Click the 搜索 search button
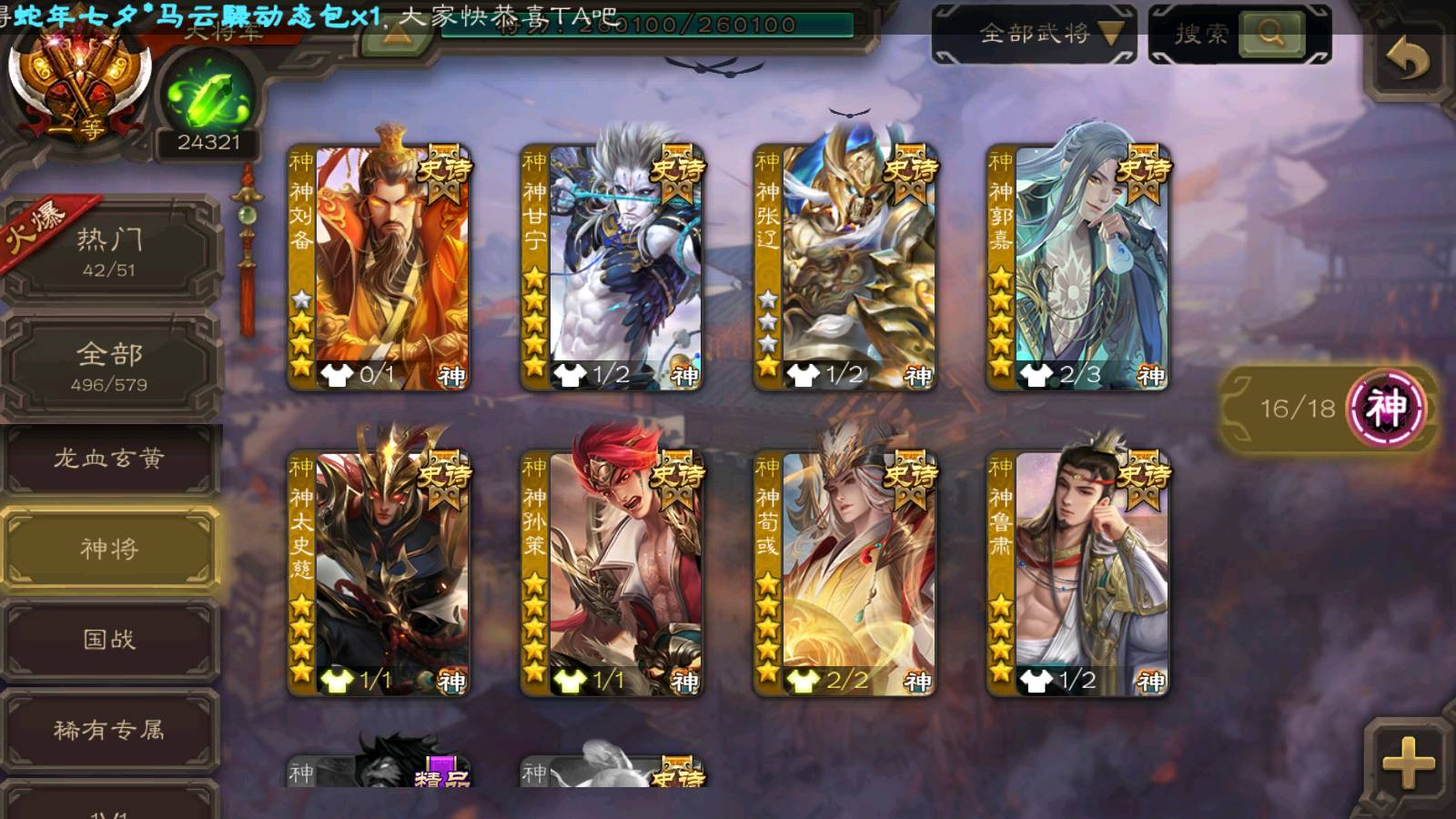Image resolution: width=1456 pixels, height=819 pixels. [1239, 35]
